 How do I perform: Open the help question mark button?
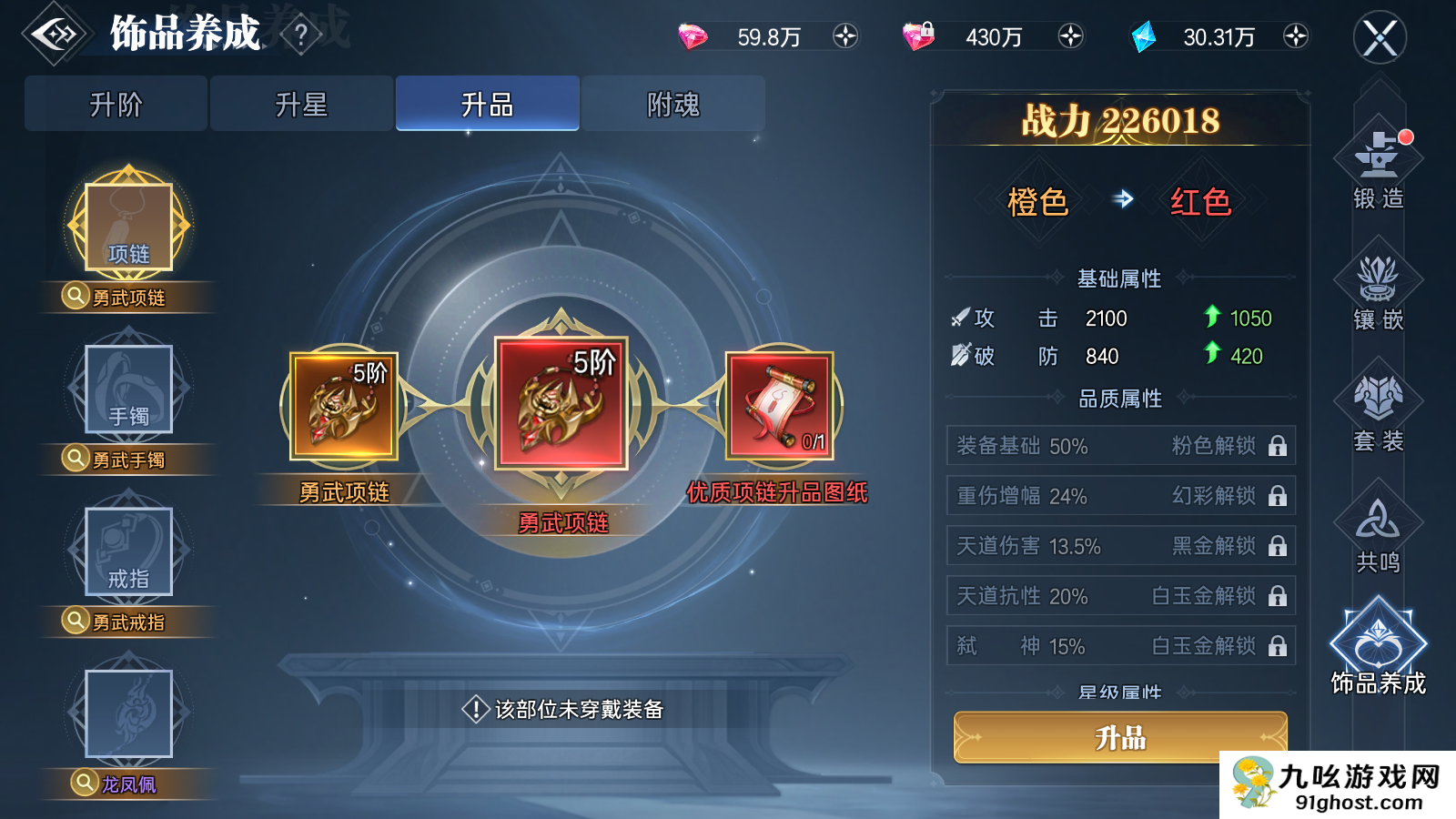(300, 35)
